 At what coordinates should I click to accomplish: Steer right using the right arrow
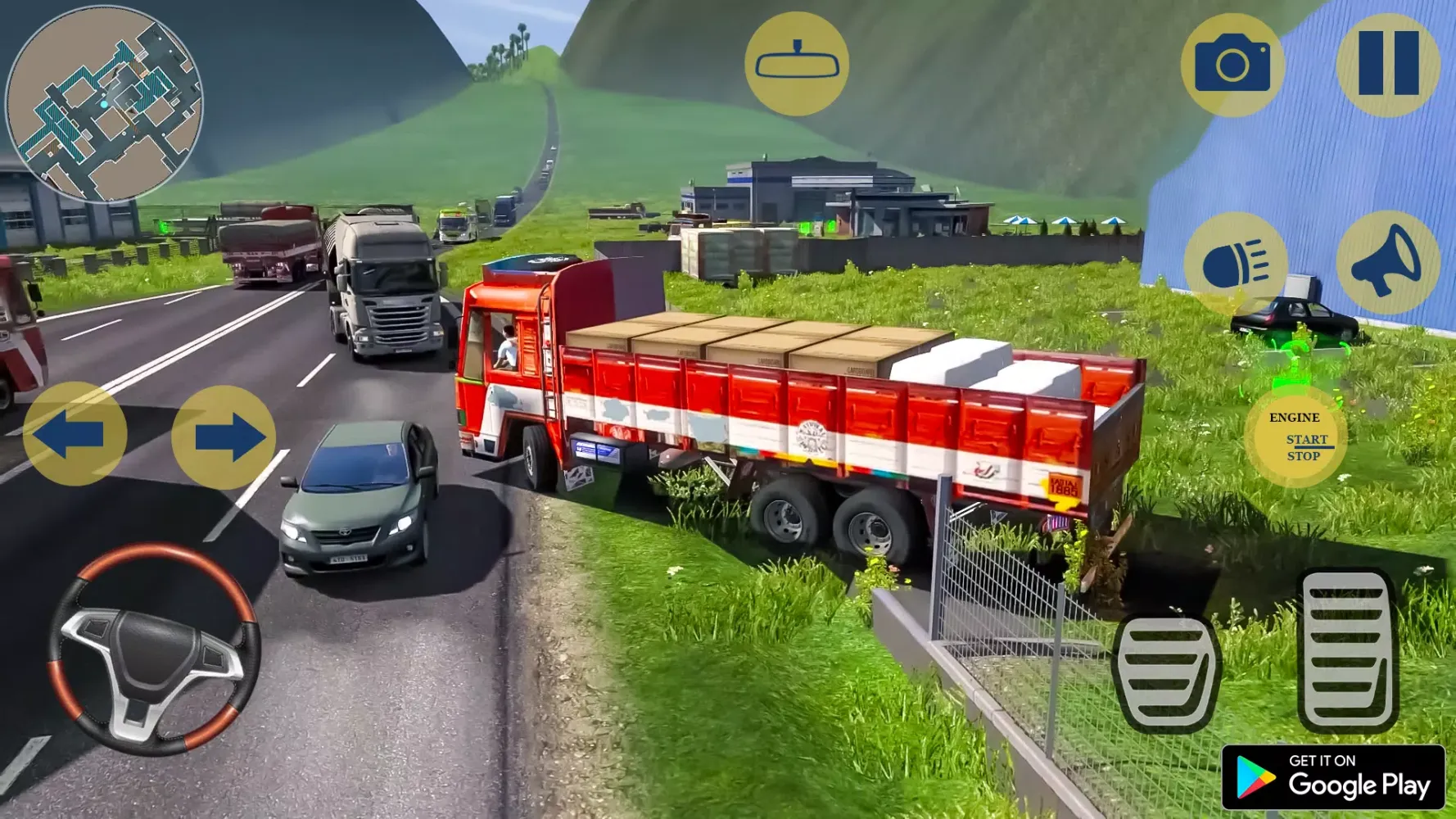click(x=224, y=437)
